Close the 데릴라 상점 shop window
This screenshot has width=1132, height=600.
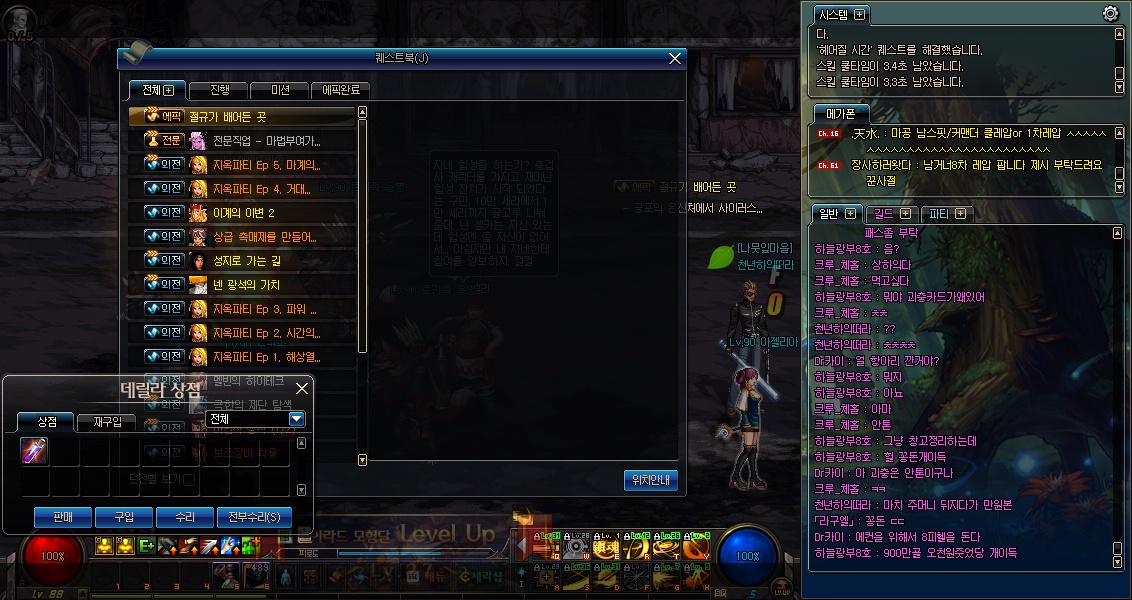[x=302, y=387]
